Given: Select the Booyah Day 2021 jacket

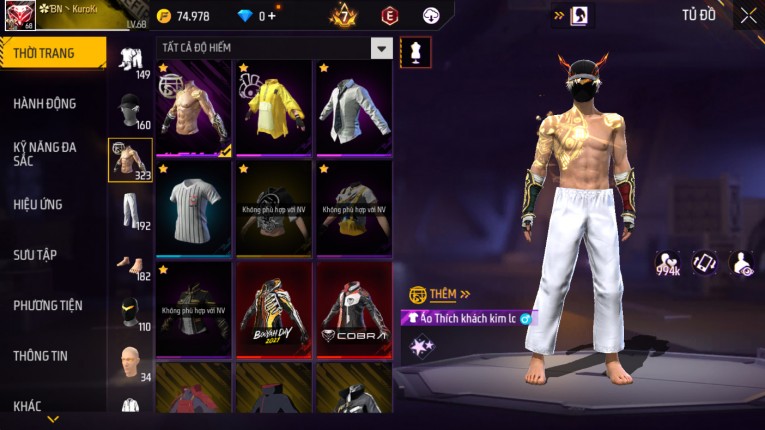Looking at the screenshot, I should pyautogui.click(x=274, y=309).
